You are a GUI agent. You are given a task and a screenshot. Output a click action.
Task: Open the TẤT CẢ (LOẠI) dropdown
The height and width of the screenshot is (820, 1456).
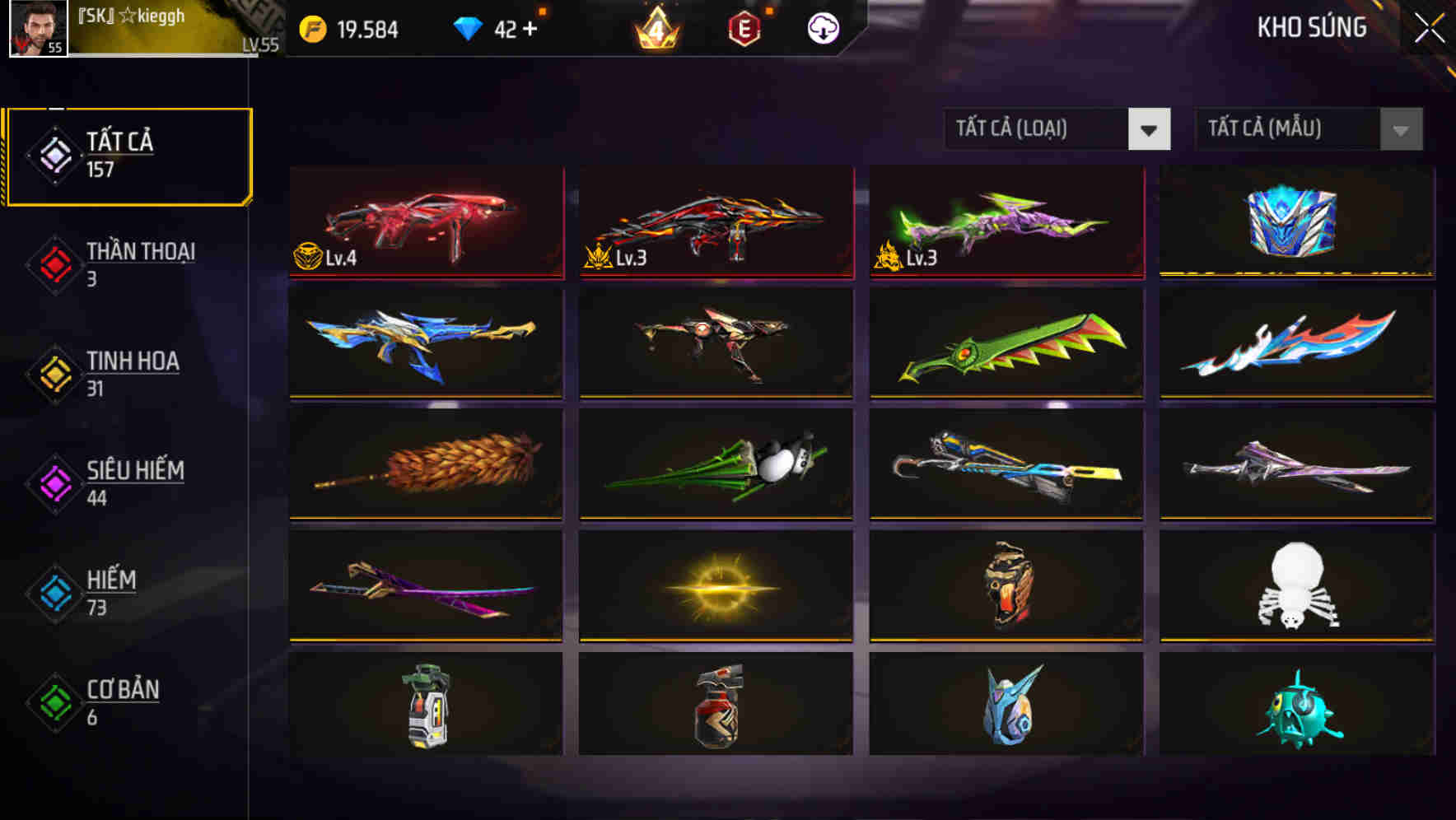click(1038, 129)
